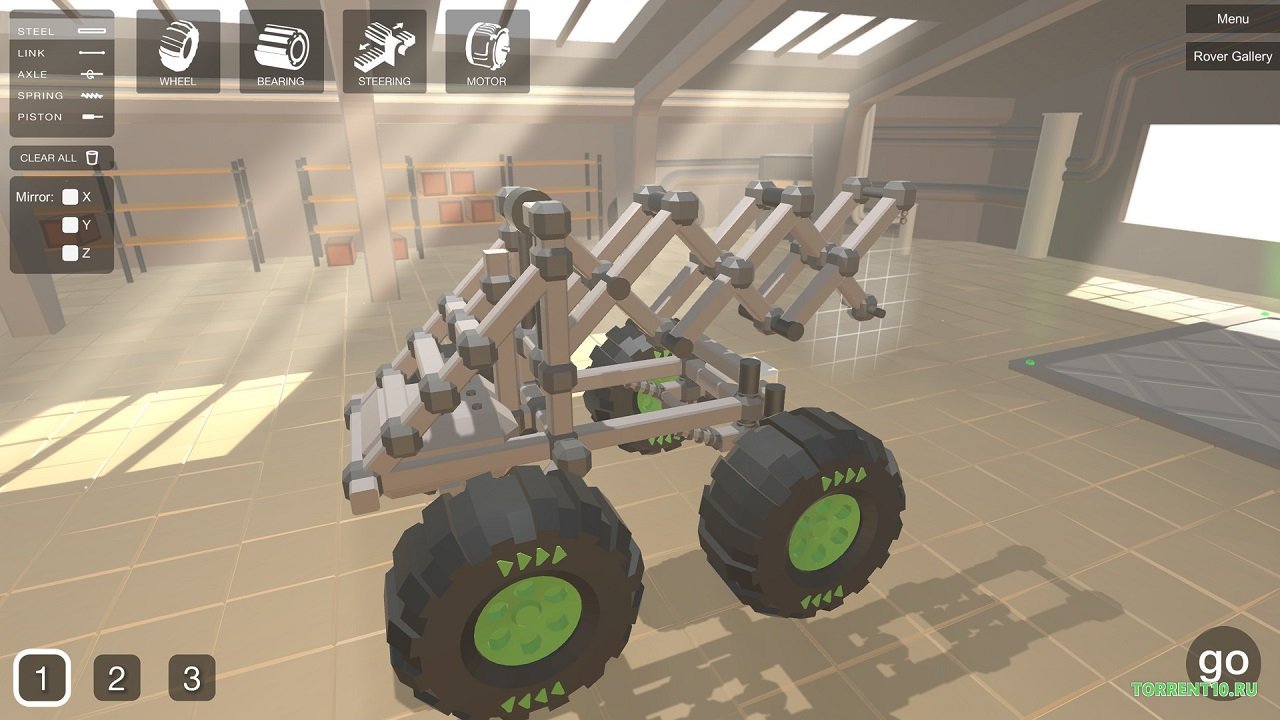Toggle Mirror along the Y axis
Screen dimensions: 1280x720
tap(70, 224)
